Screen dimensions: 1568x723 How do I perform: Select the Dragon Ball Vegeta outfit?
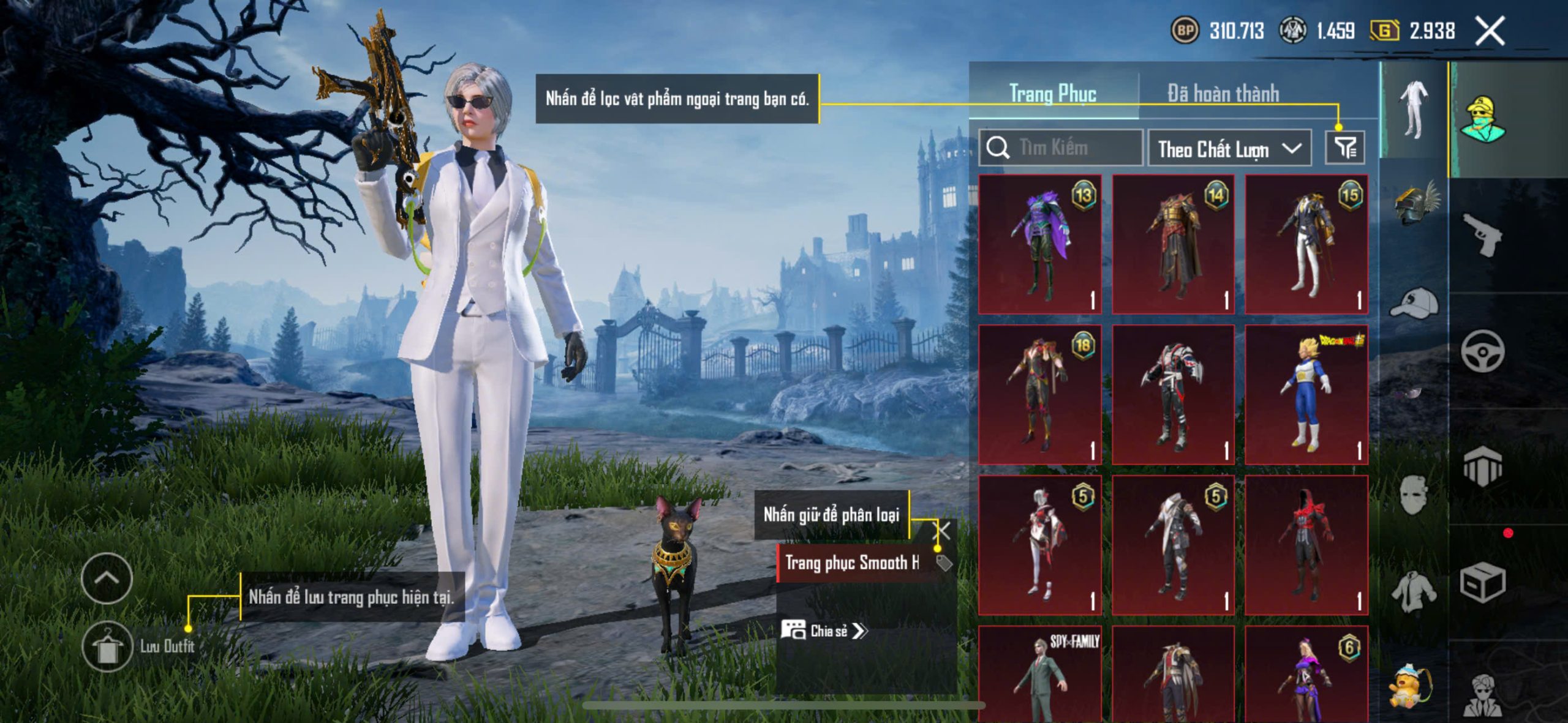(1306, 394)
